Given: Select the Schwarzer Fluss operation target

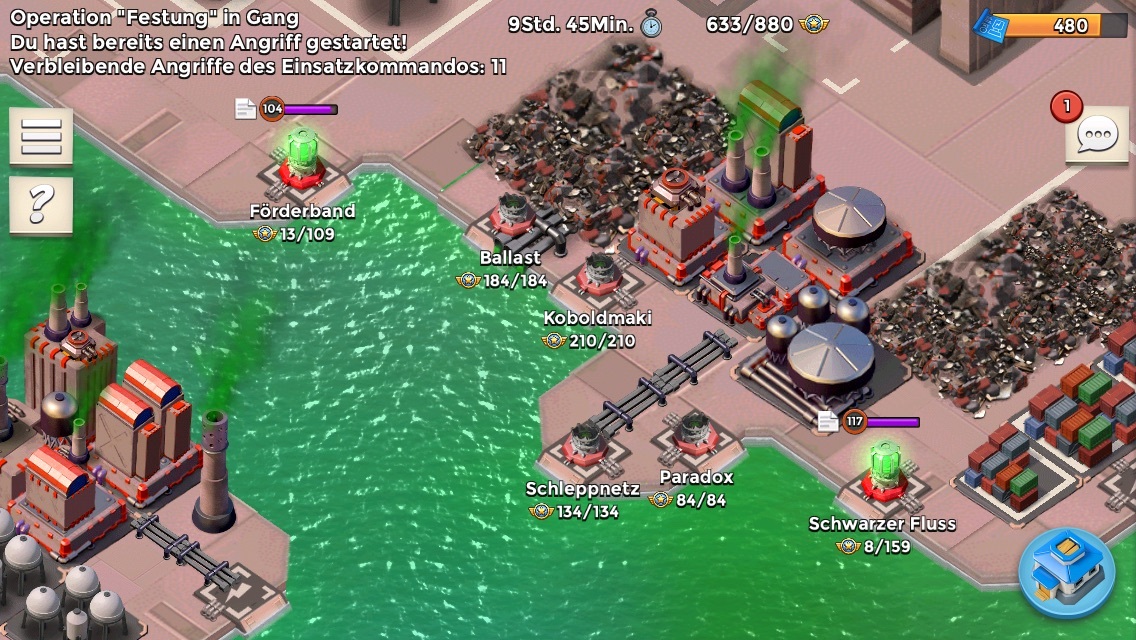Looking at the screenshot, I should tap(883, 470).
